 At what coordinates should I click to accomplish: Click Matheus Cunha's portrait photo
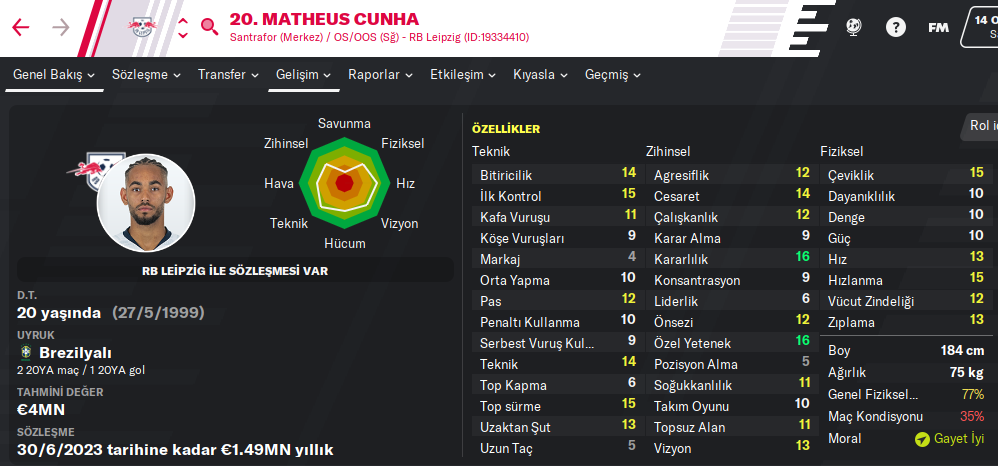click(144, 202)
